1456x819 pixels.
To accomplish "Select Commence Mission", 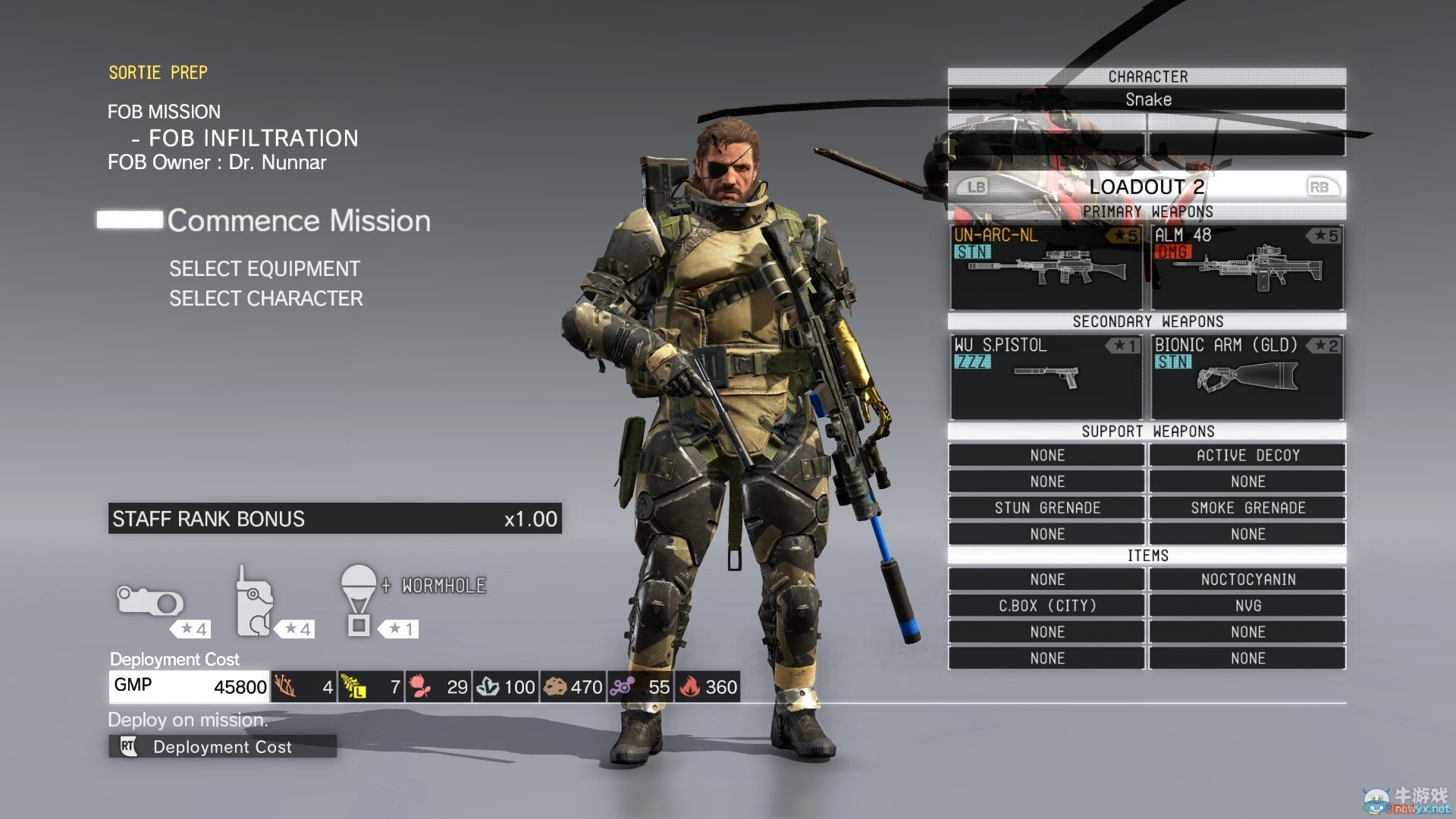I will coord(298,221).
